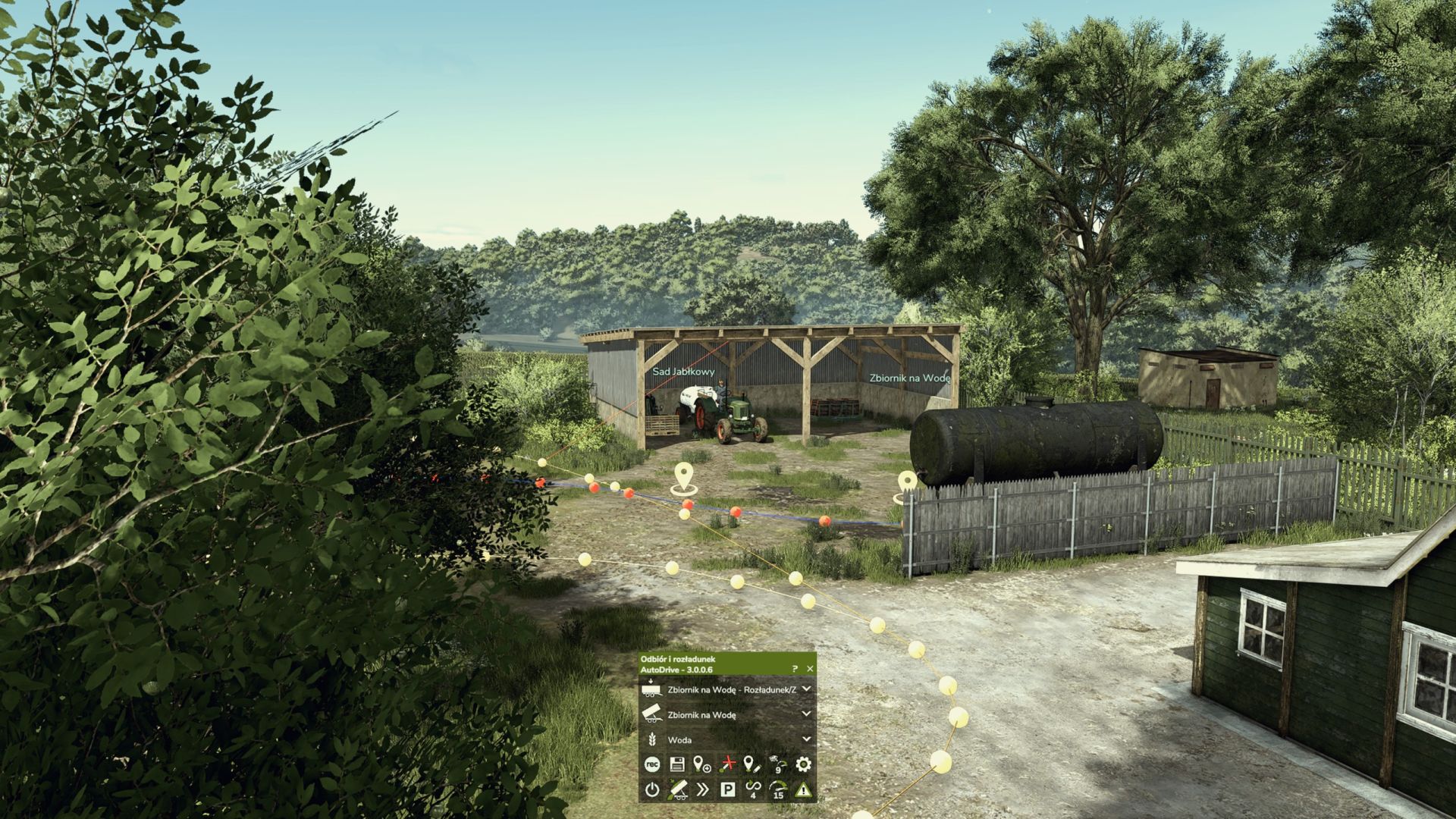Toggle the loop counter set to 4
Screen dimensions: 1456x819
point(753,789)
